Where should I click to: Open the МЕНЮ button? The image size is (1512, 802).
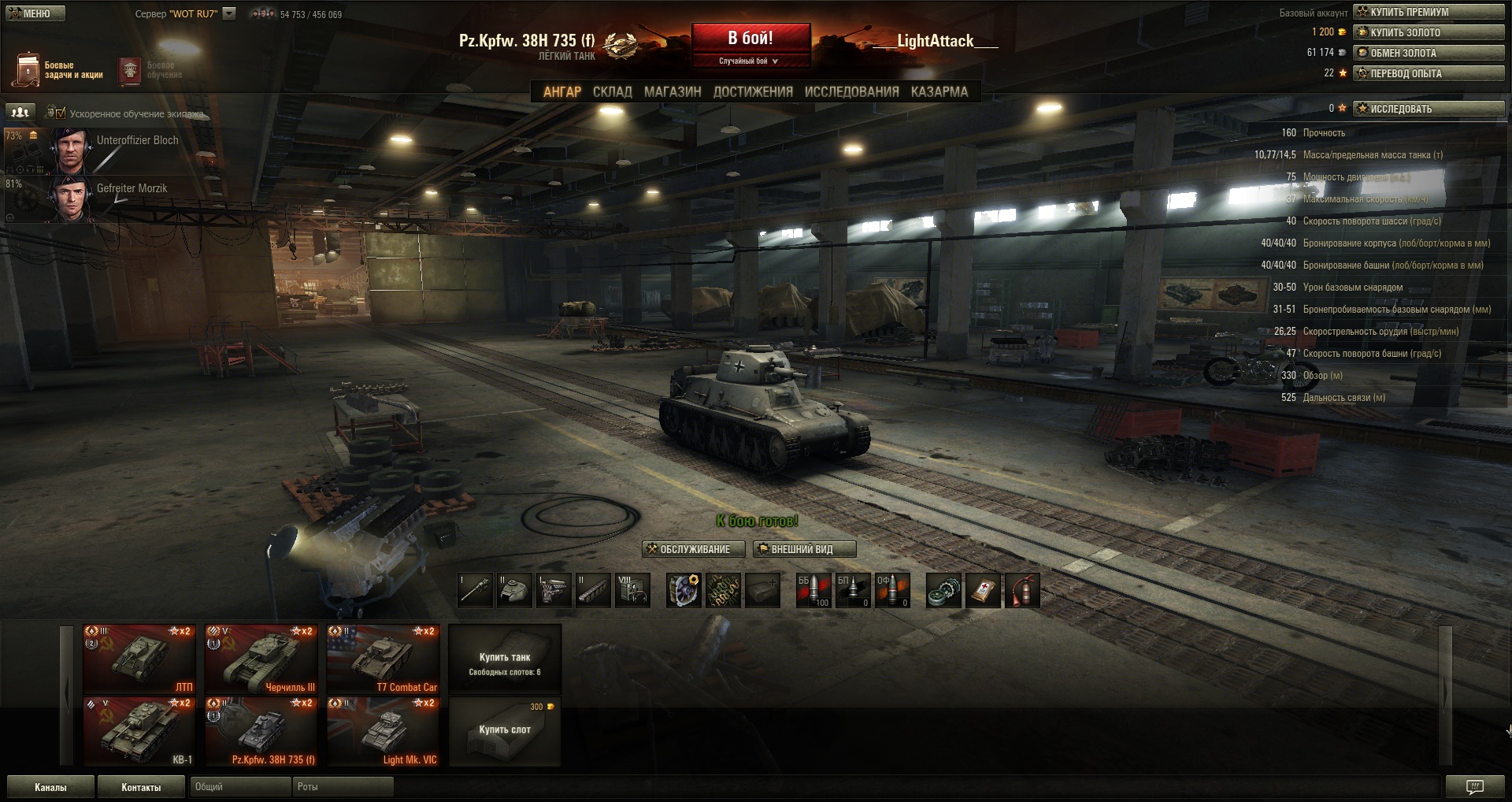35,13
